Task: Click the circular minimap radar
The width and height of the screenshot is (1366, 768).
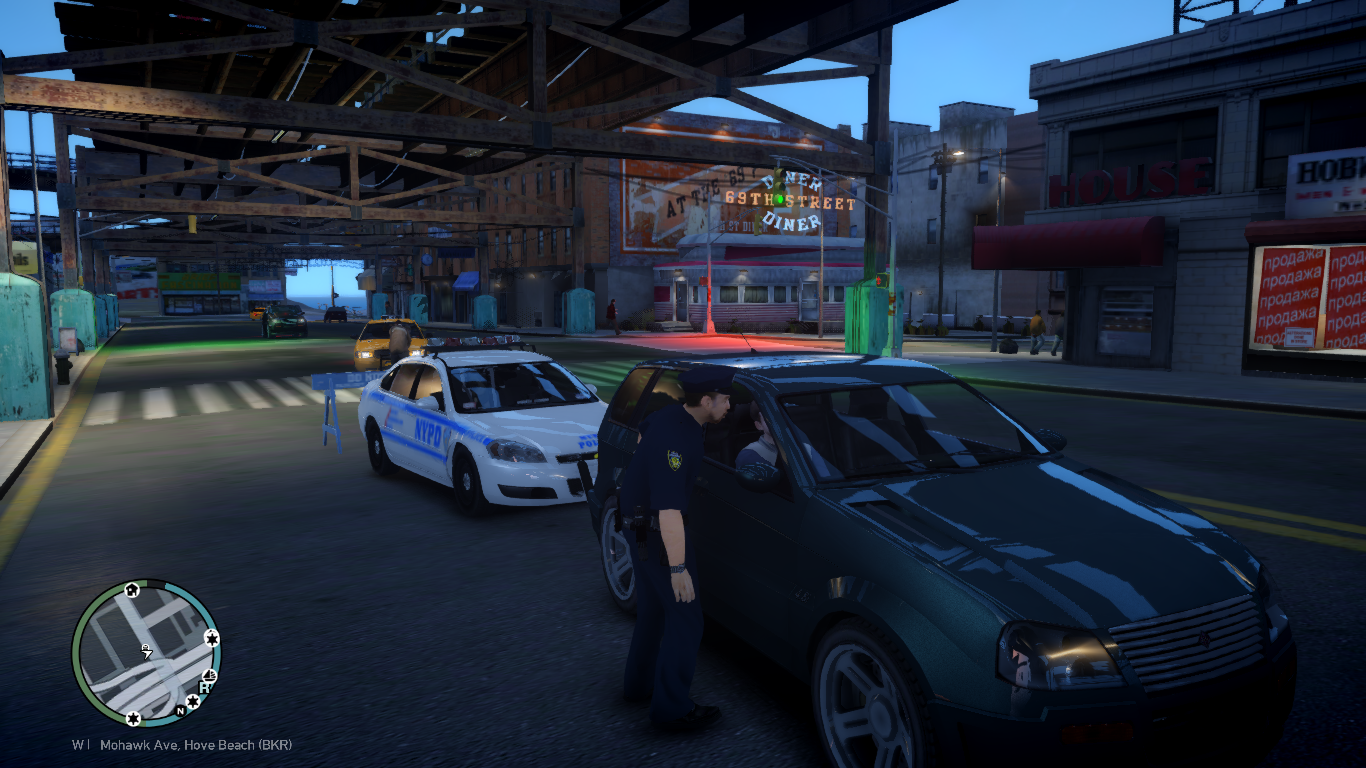Action: (x=146, y=653)
